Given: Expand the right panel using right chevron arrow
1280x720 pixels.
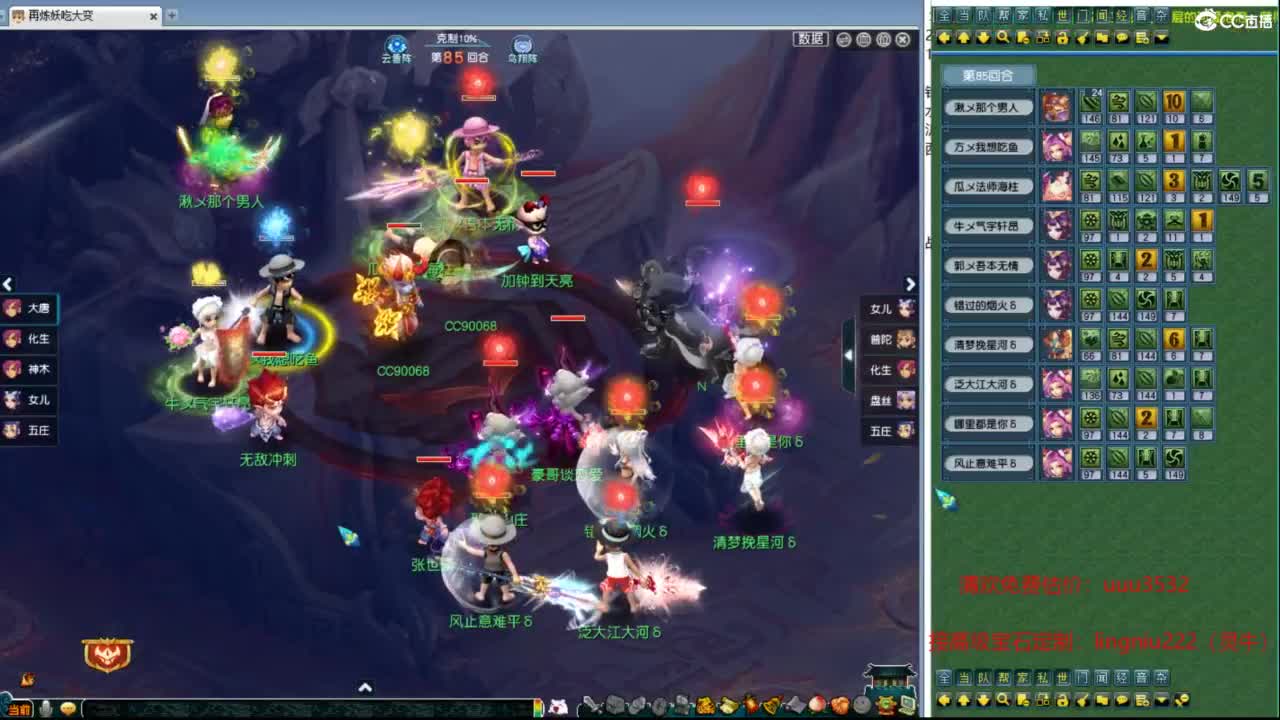Looking at the screenshot, I should pyautogui.click(x=910, y=285).
